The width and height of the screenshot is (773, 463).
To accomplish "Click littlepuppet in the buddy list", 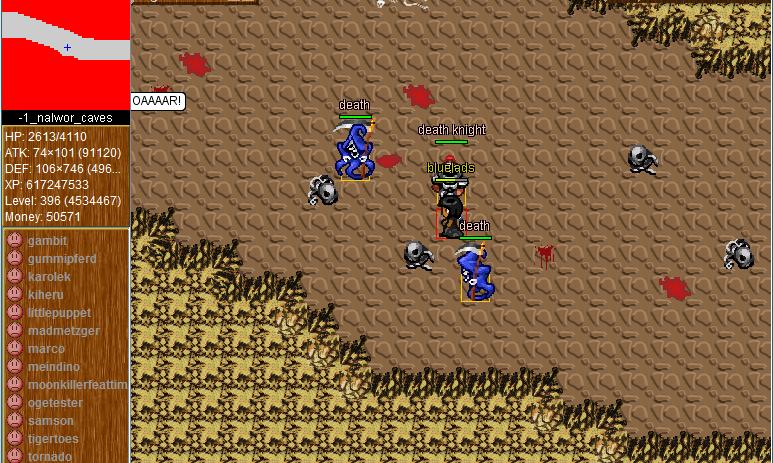I will pyautogui.click(x=59, y=313).
